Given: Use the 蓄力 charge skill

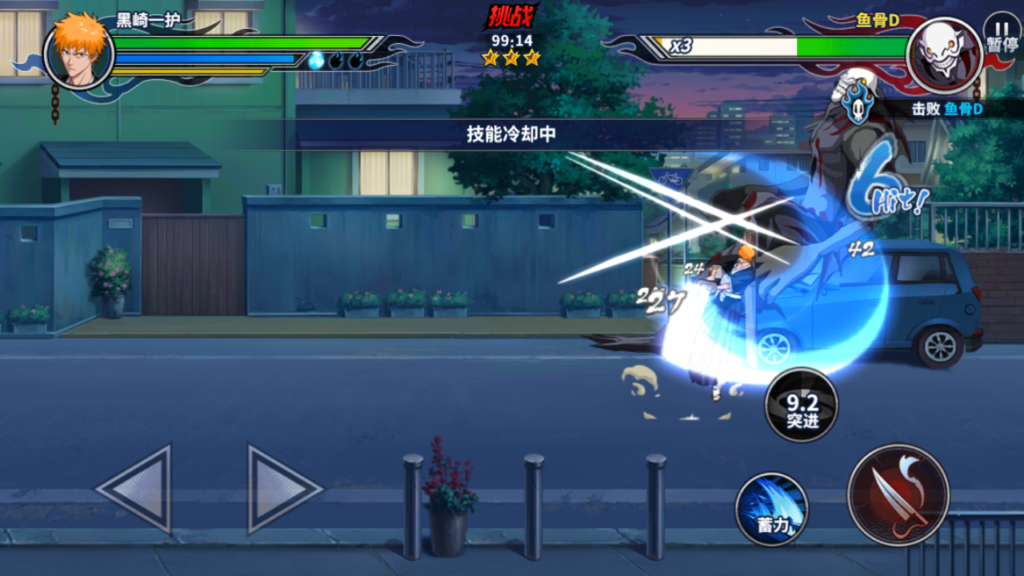Looking at the screenshot, I should [x=772, y=508].
